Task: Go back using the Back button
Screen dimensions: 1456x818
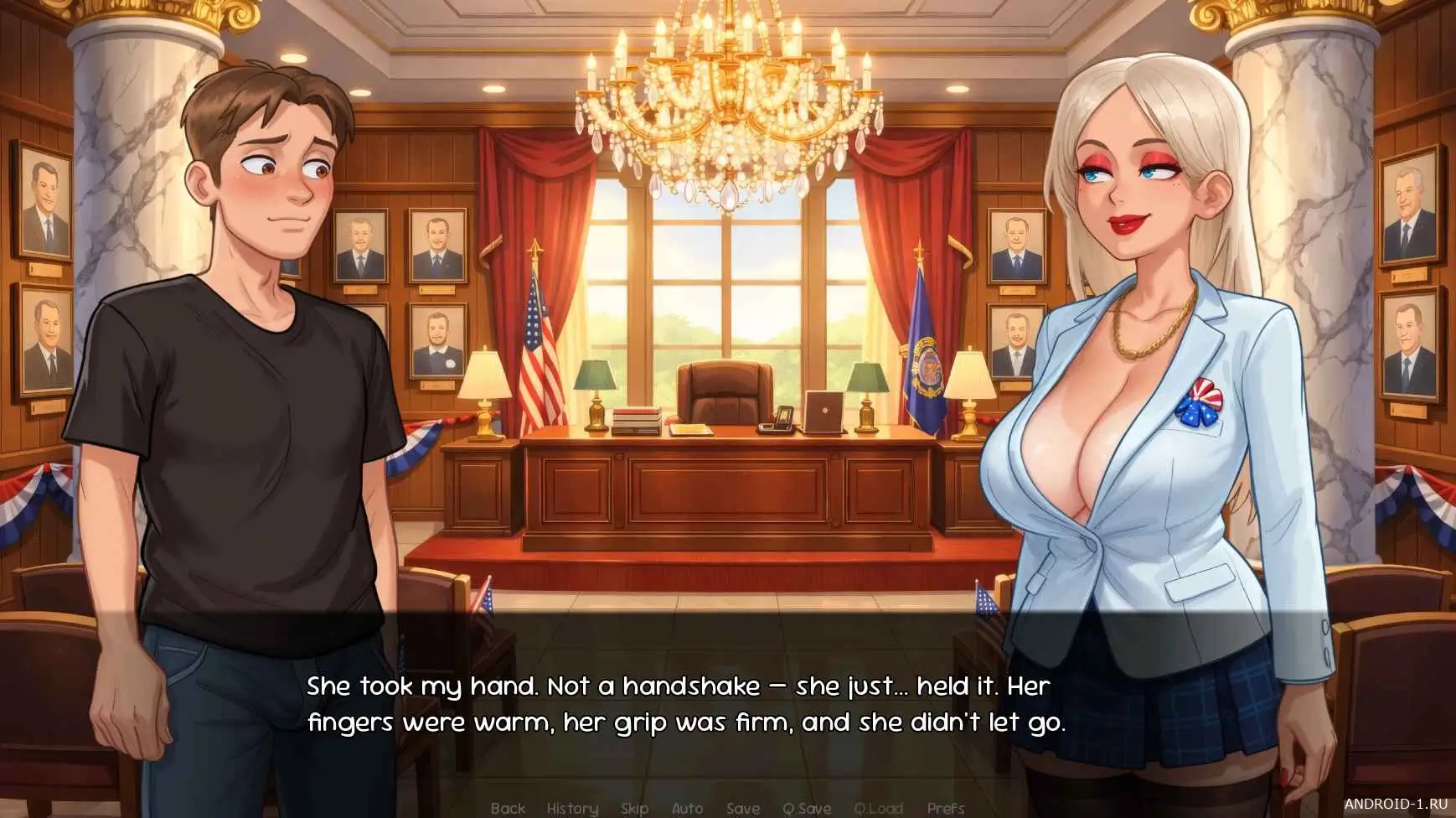Action: coord(508,808)
